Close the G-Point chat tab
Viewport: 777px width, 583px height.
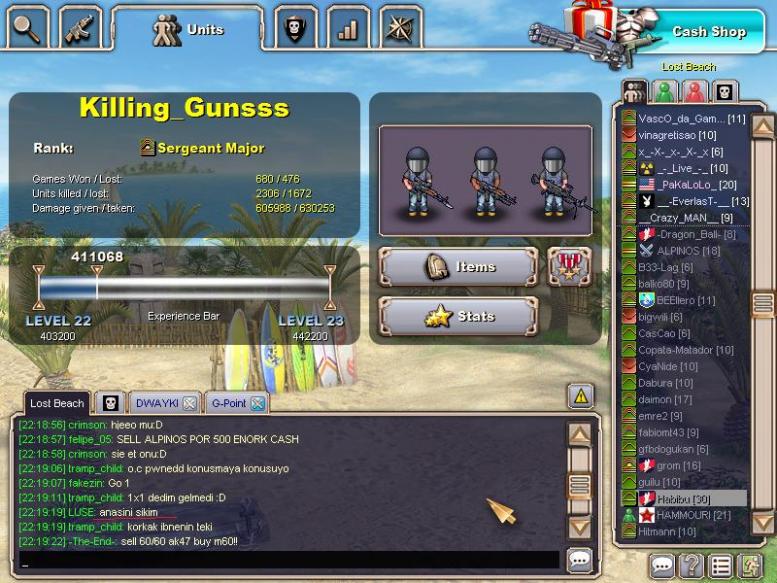(x=257, y=403)
